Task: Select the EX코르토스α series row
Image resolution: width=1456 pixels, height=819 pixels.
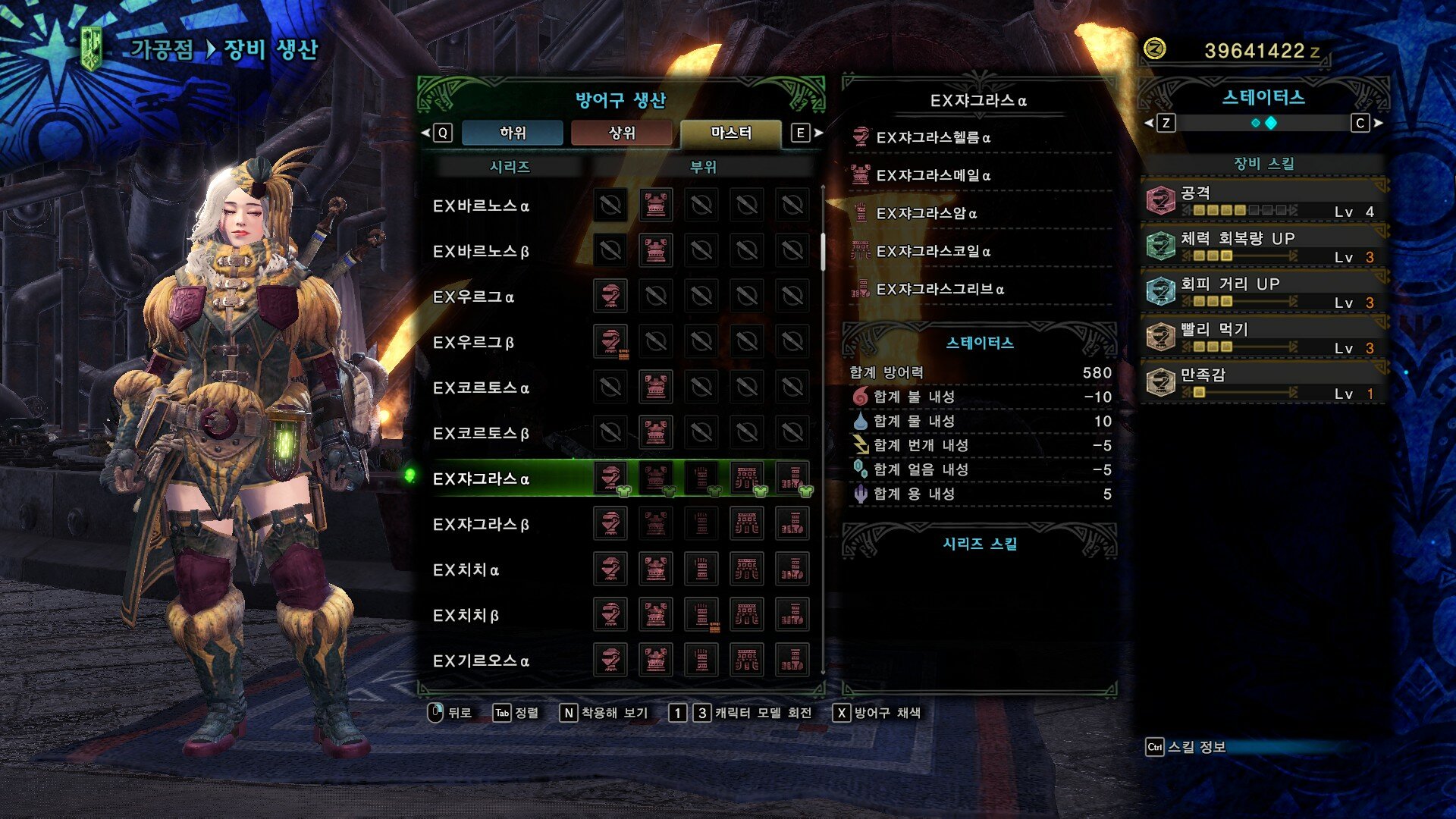Action: pos(481,388)
